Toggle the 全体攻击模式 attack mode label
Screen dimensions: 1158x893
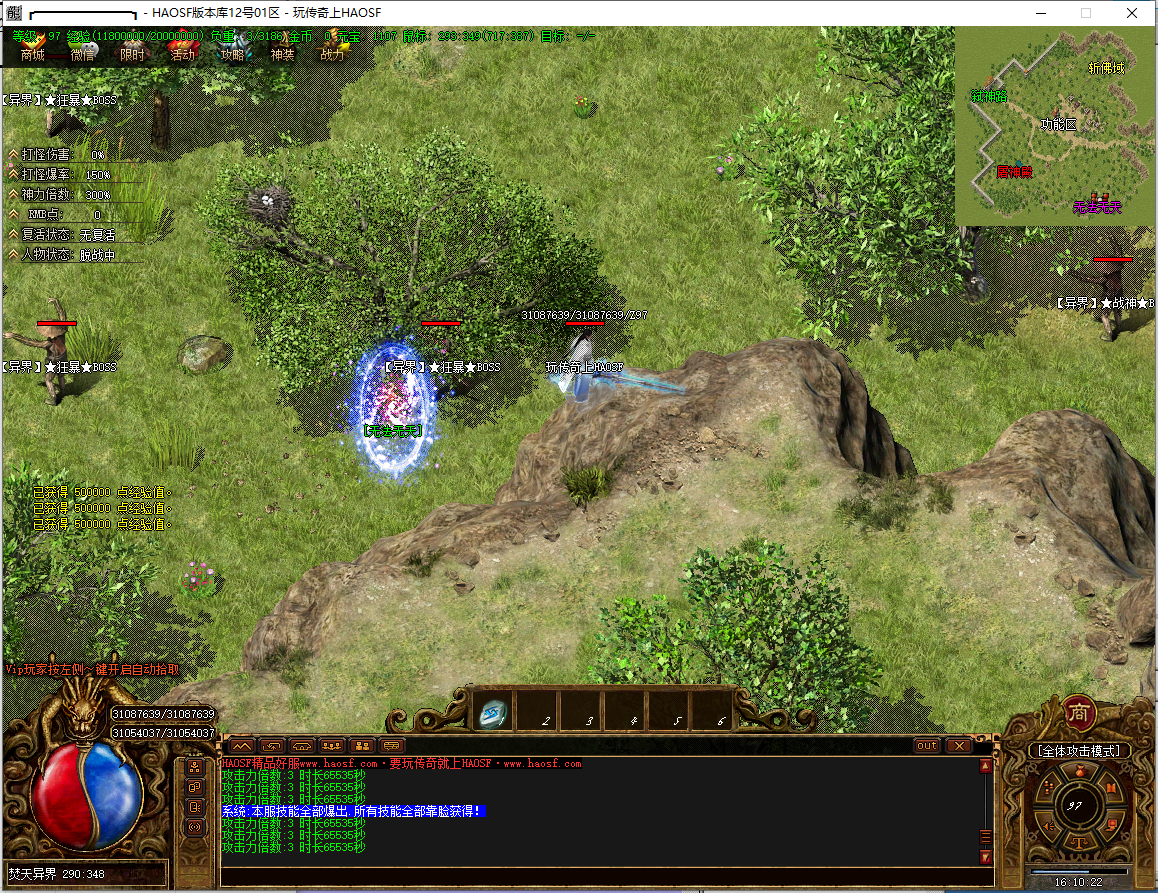coord(1079,750)
